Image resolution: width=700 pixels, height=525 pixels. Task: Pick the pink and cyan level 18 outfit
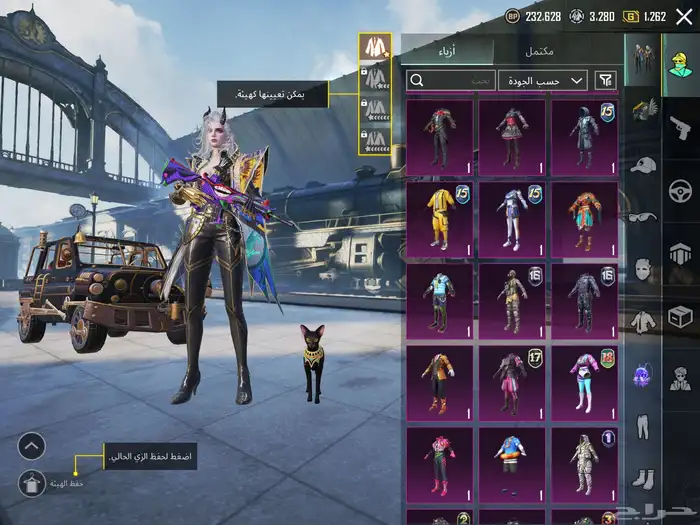(584, 381)
